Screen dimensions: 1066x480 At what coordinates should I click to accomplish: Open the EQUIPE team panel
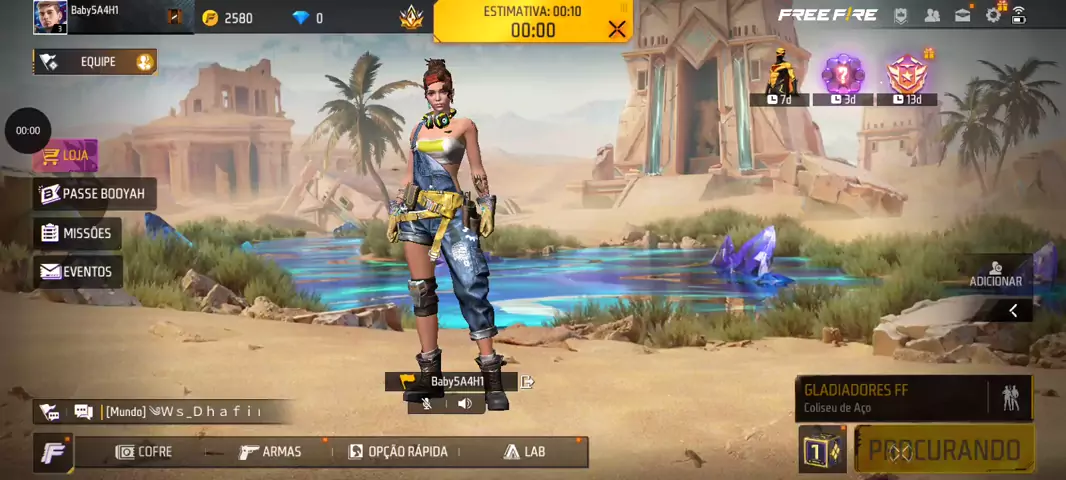point(95,62)
